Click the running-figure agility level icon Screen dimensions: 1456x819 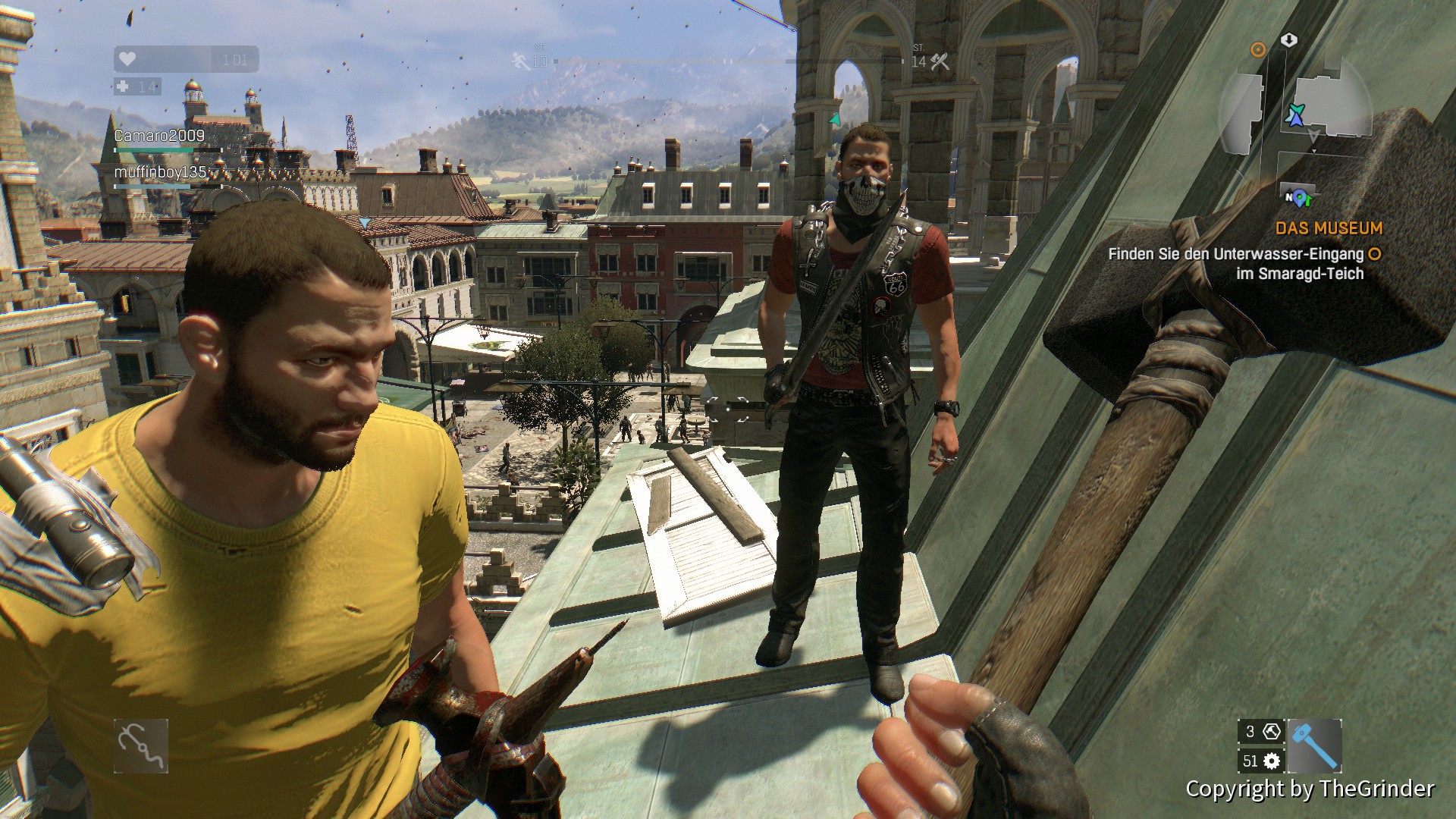click(x=520, y=60)
